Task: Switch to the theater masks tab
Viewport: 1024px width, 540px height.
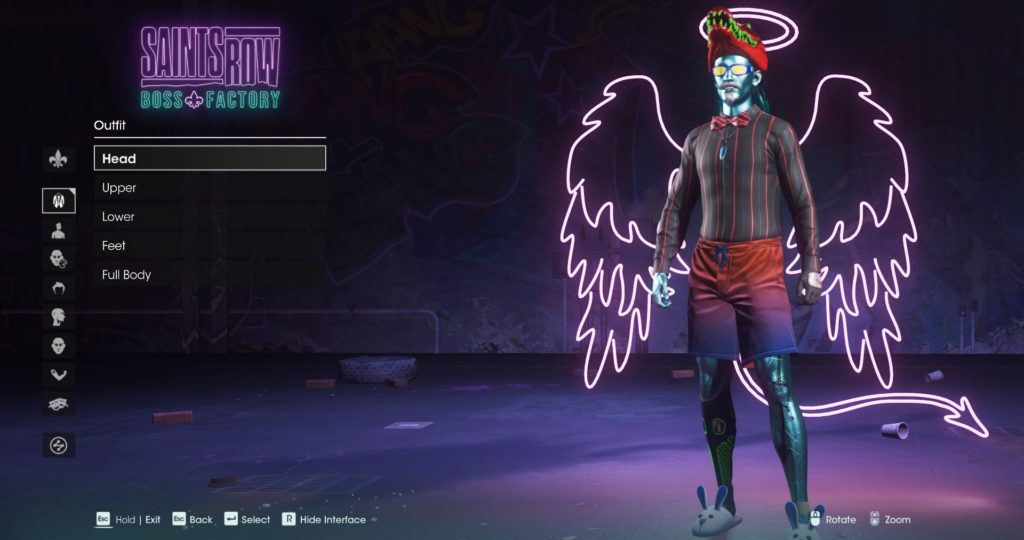Action: click(58, 404)
